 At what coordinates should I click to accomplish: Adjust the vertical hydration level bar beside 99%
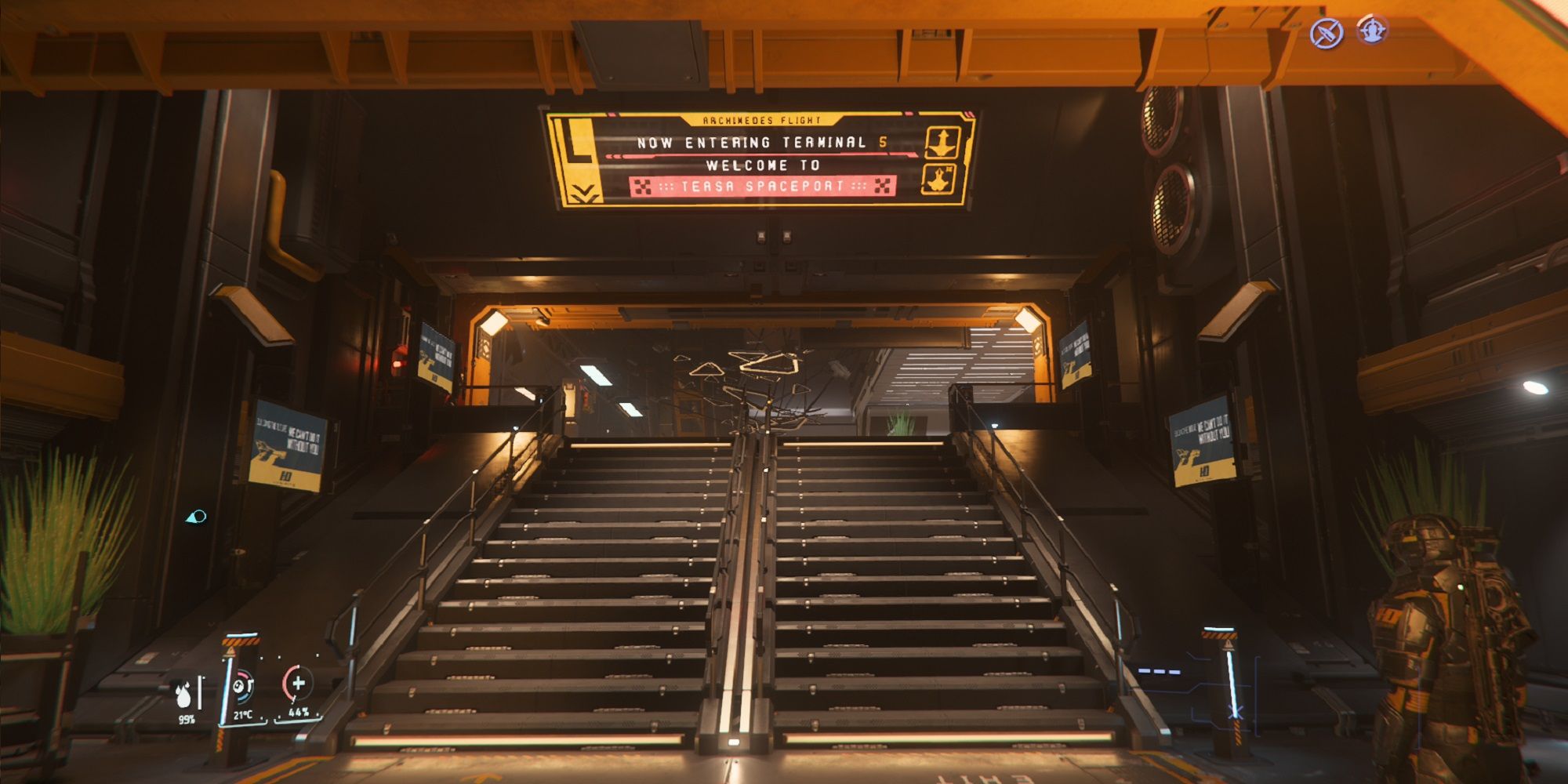(199, 692)
